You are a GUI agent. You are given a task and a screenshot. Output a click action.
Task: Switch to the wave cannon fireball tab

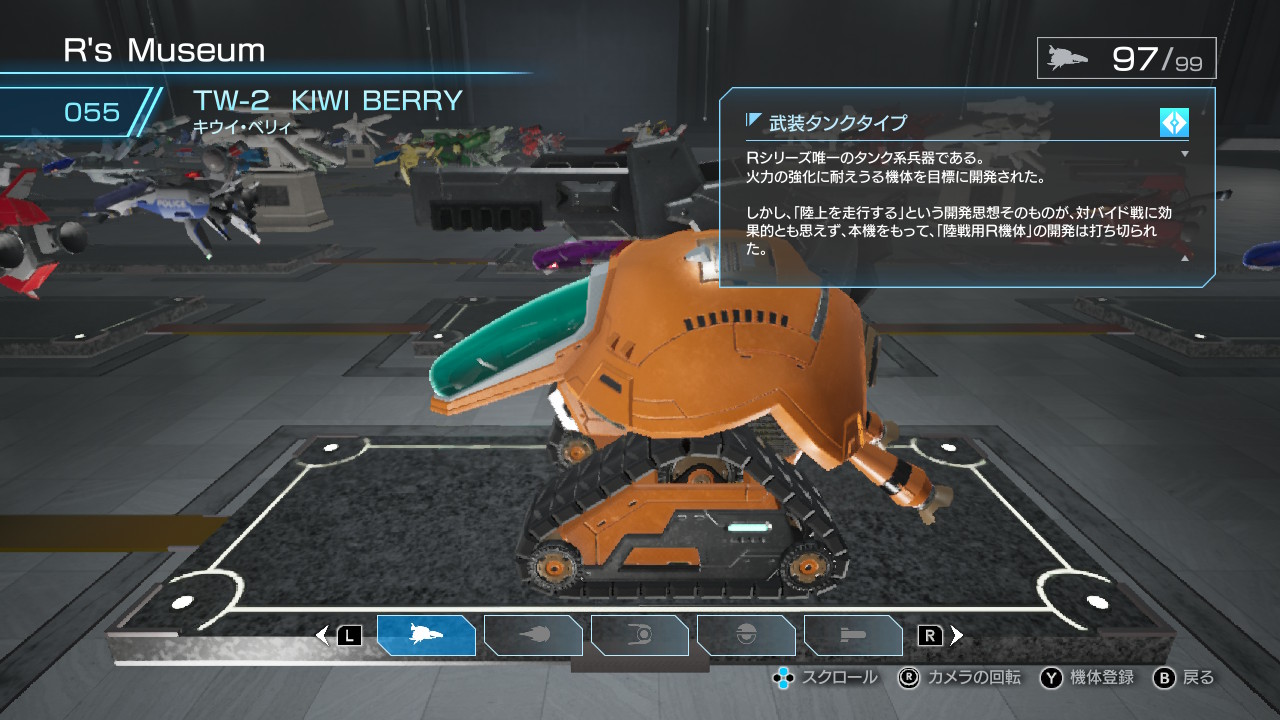(533, 635)
